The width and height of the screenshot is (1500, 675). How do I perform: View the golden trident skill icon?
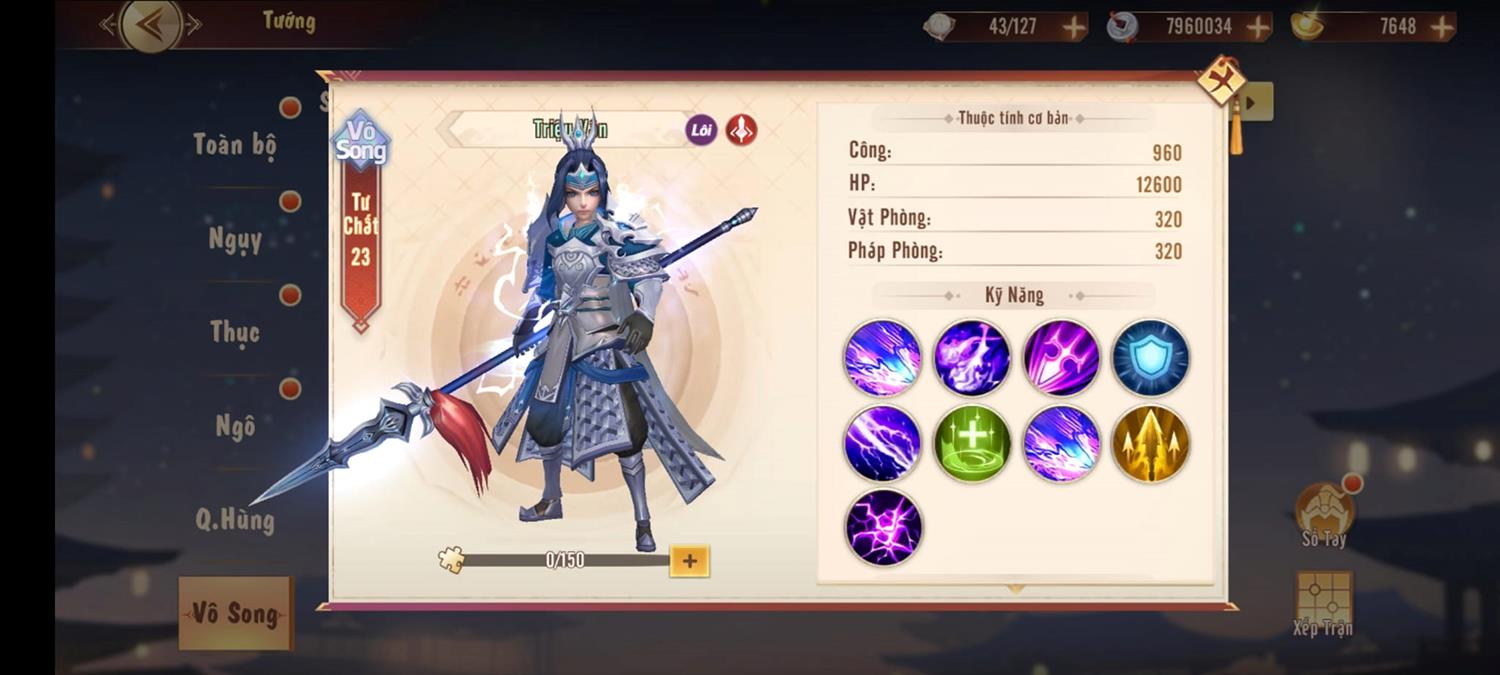[x=1150, y=444]
